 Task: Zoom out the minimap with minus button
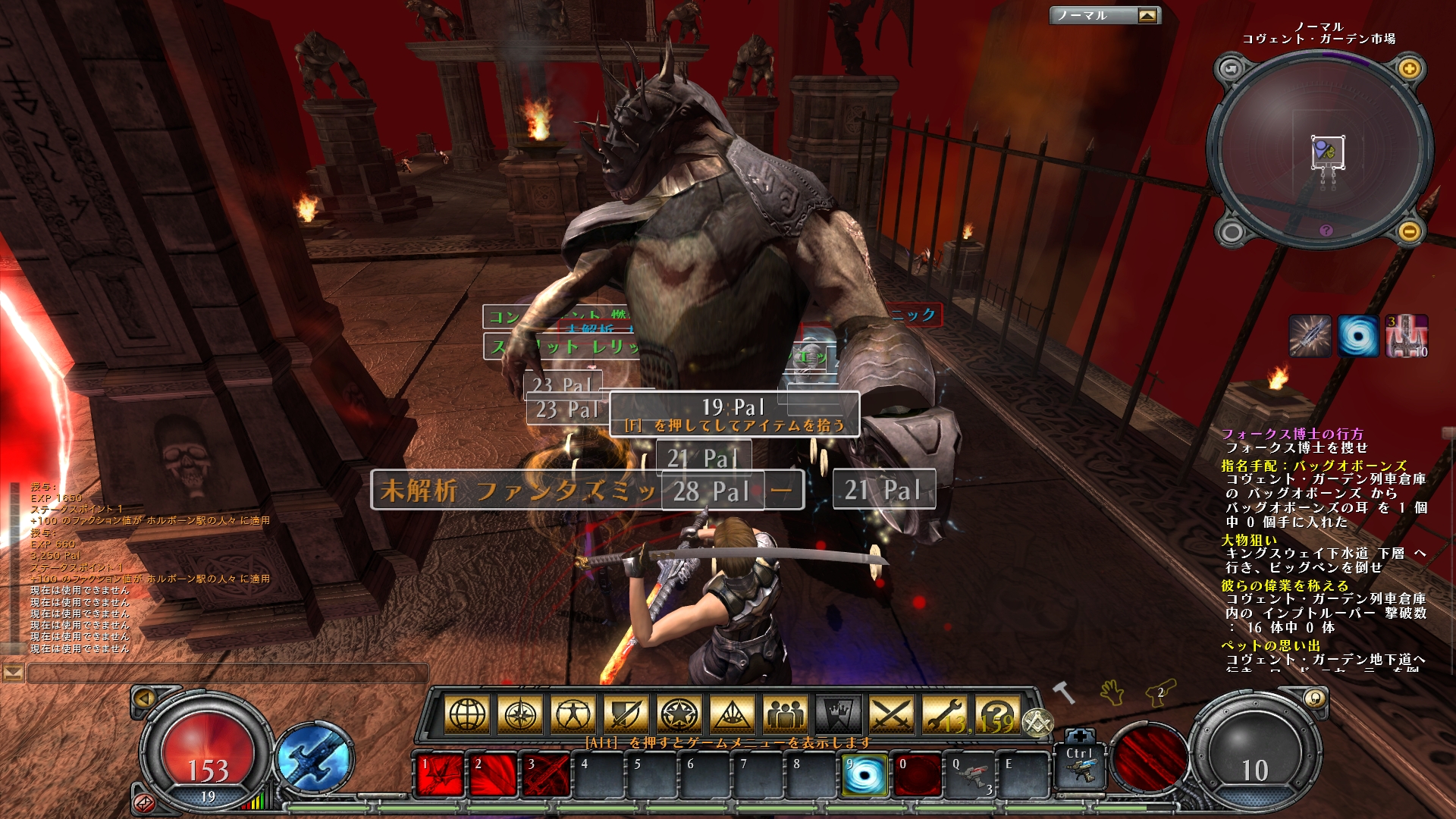[1409, 231]
